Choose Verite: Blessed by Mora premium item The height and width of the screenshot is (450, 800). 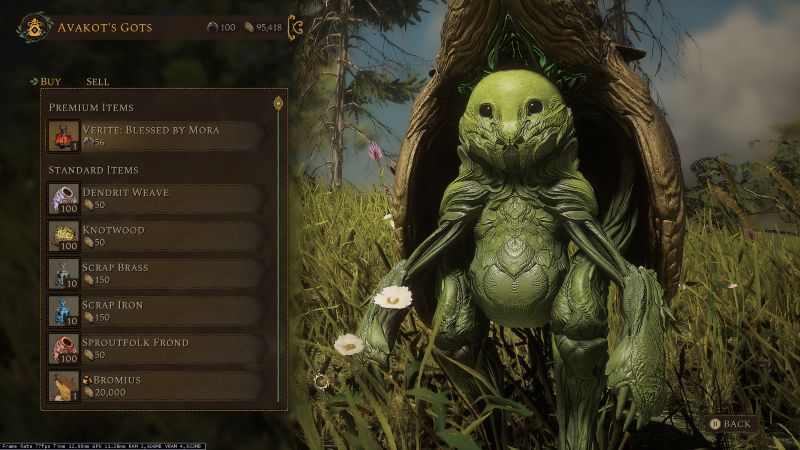tap(157, 136)
